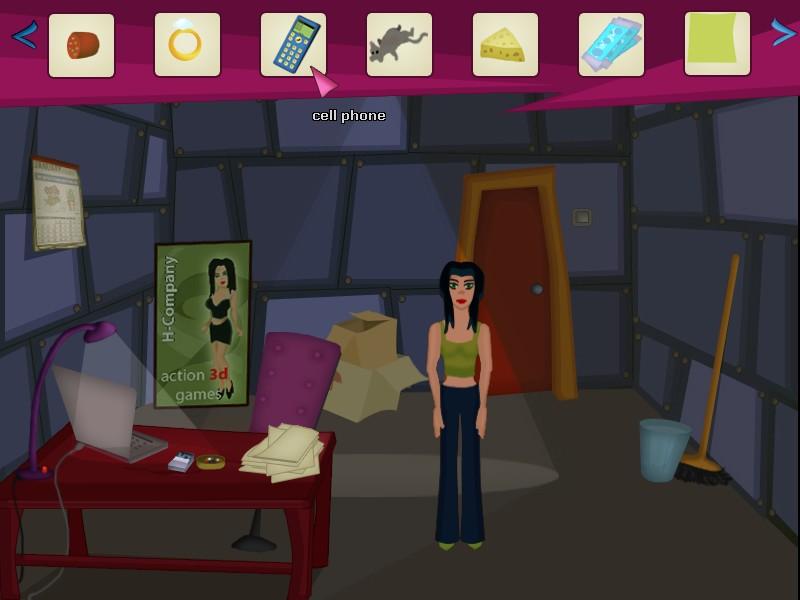Image resolution: width=800 pixels, height=600 pixels.
Task: Choose the cell phone from inventory
Action: click(293, 45)
